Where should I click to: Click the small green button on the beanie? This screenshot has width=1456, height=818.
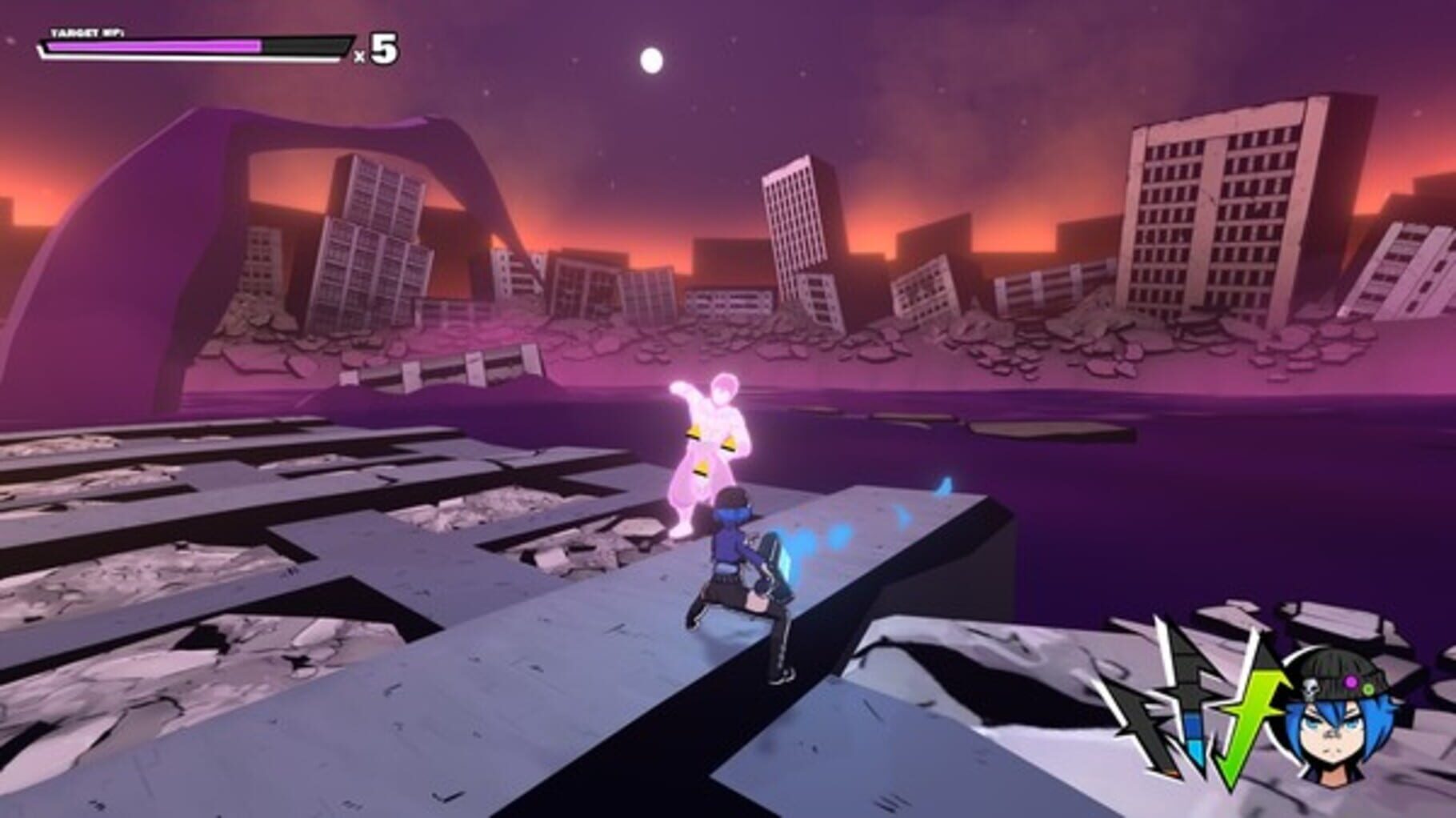tap(1368, 688)
